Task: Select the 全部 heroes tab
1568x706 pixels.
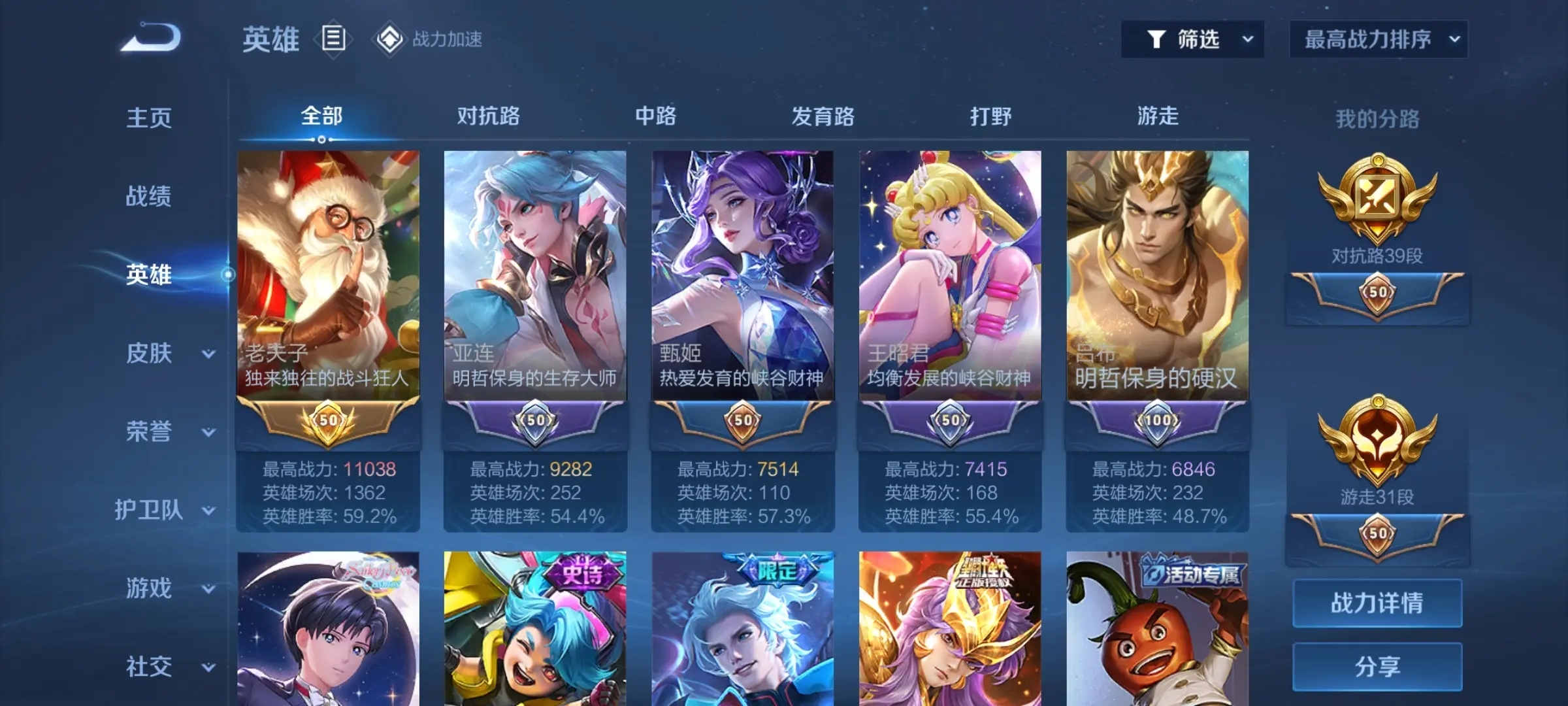Action: [x=321, y=116]
